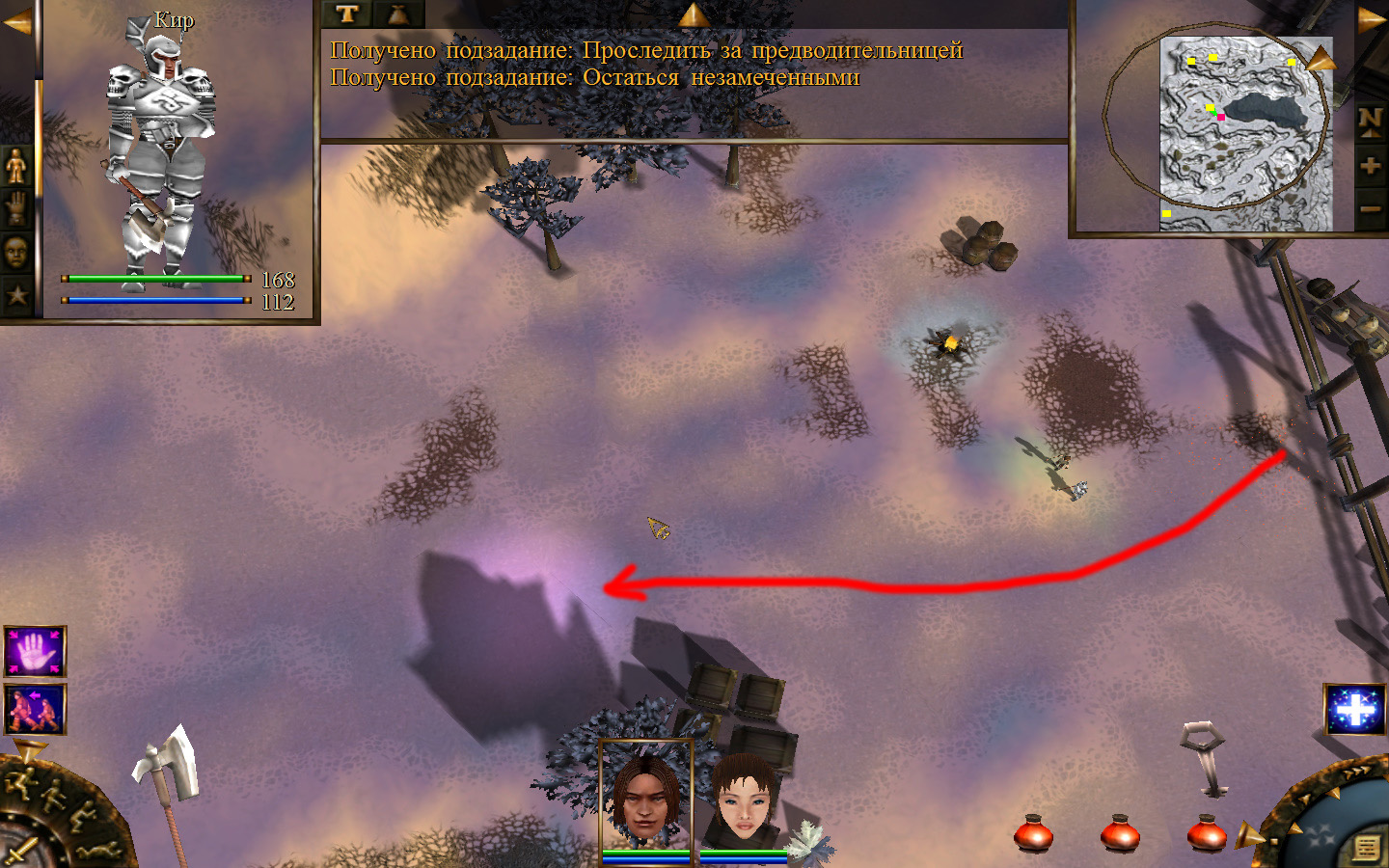This screenshot has height=868, width=1389.
Task: Zoom out the minimap with minus button
Action: (1371, 208)
